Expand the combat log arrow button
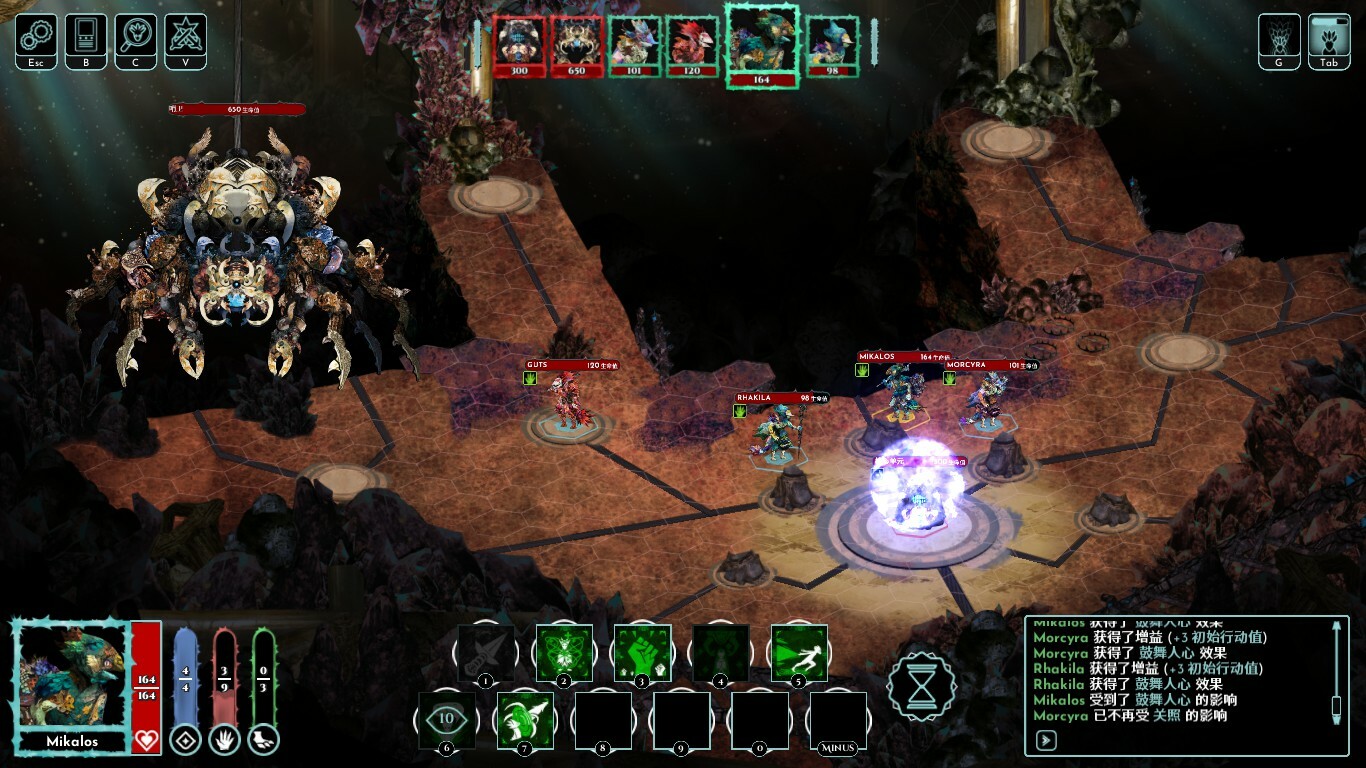This screenshot has height=768, width=1366. pyautogui.click(x=1047, y=741)
